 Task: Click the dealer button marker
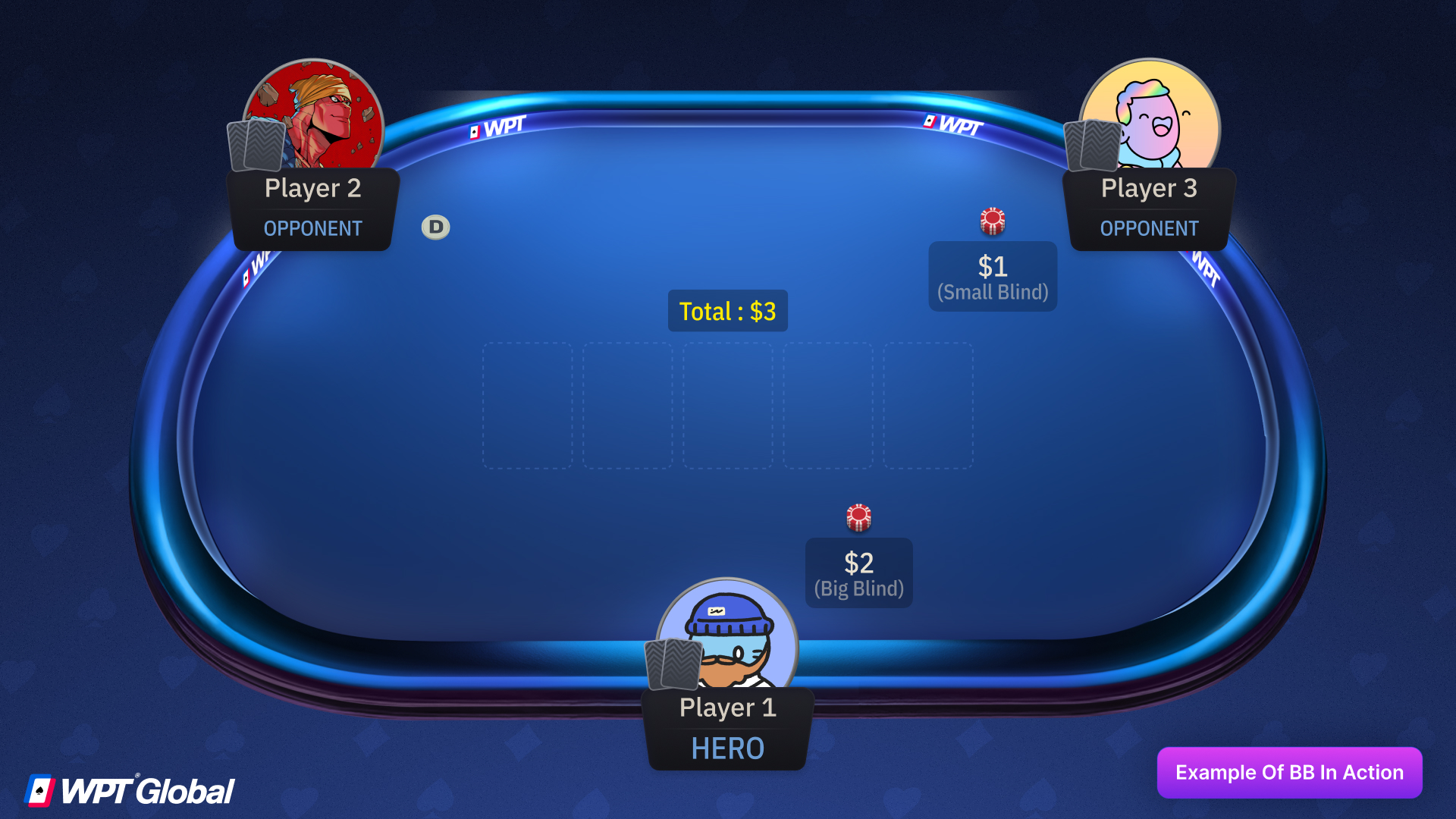coord(435,226)
